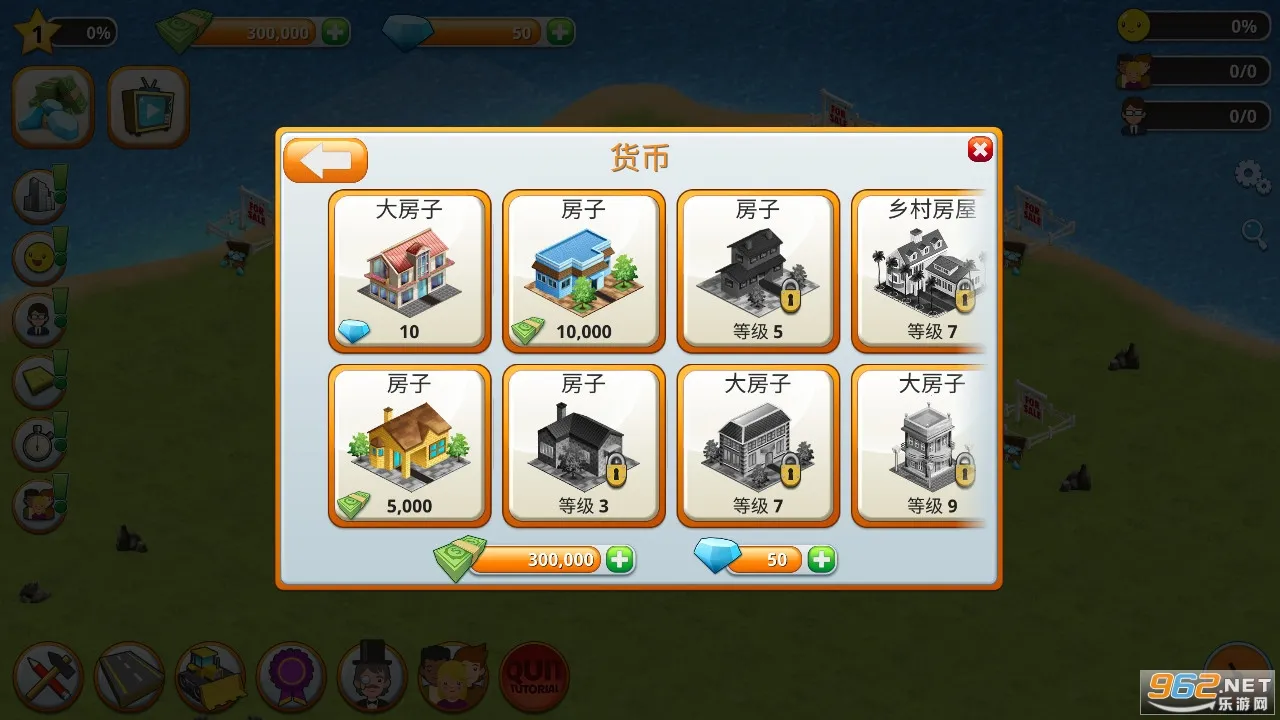Add diamonds with the green plus next to 50
The image size is (1280, 720).
pos(820,560)
